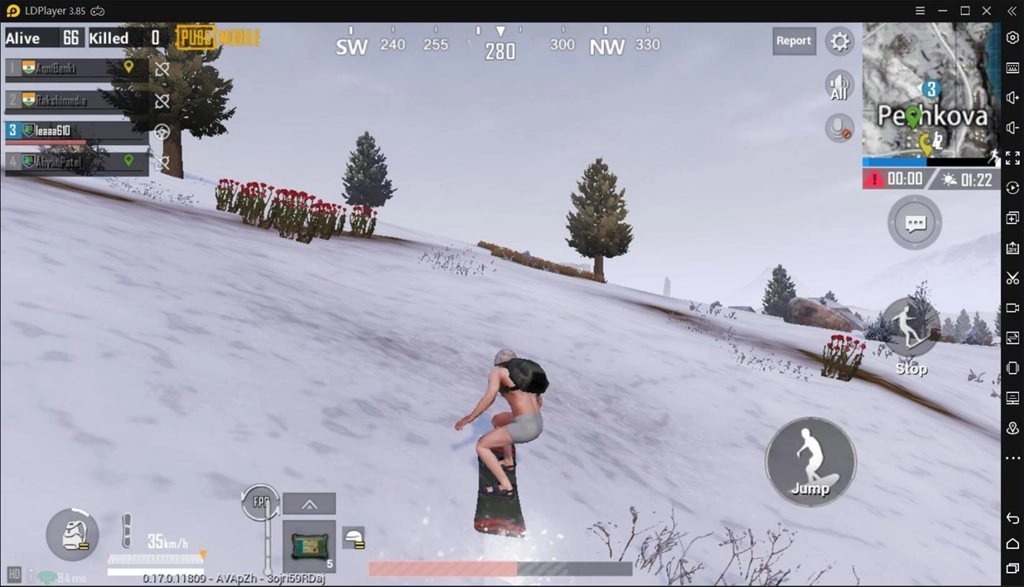The height and width of the screenshot is (587, 1024).
Task: Select teammate 1 row with yellow marker
Action: [x=75, y=69]
